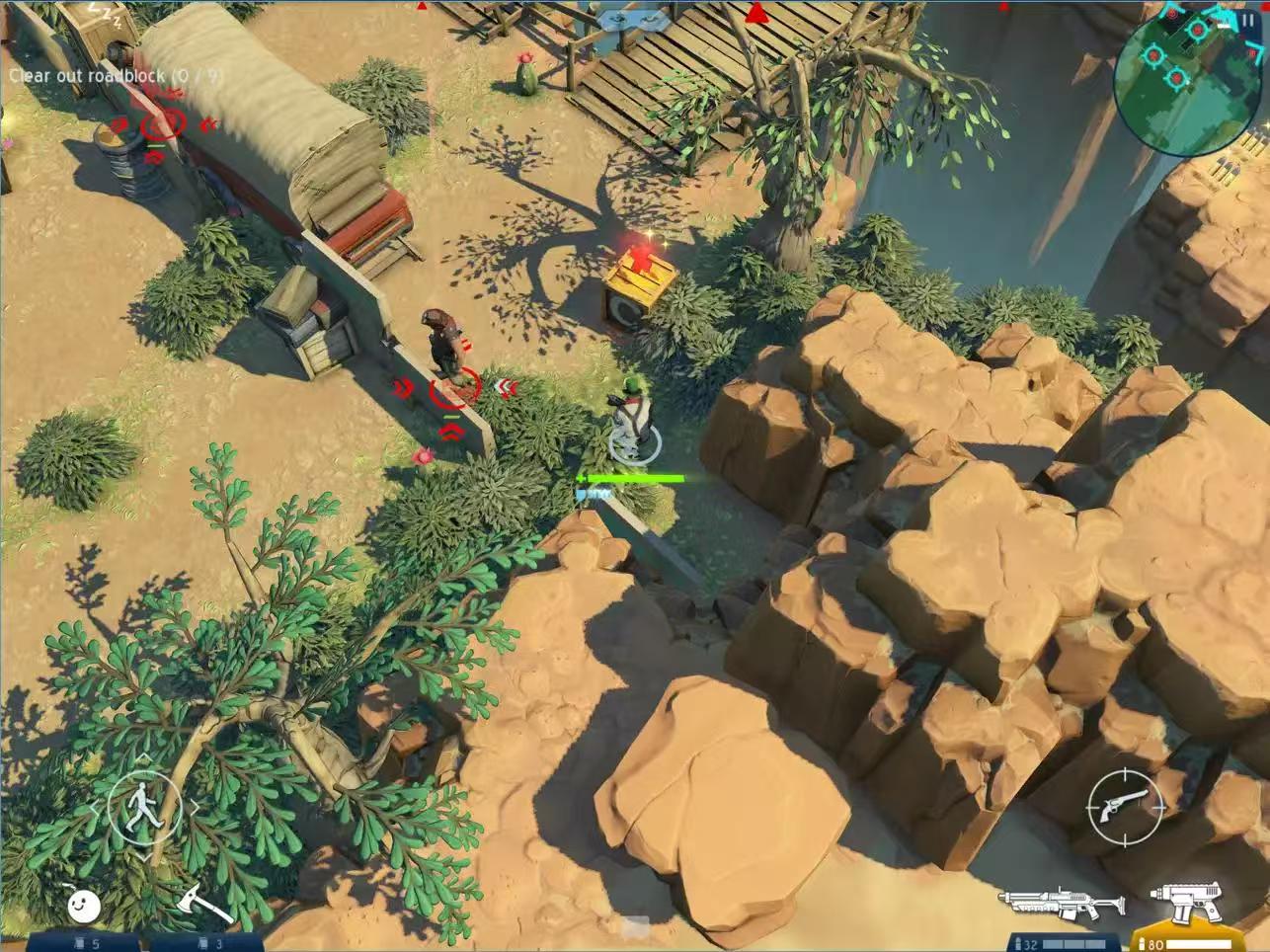Viewport: 1270px width, 952px height.
Task: Switch to the assault rifle weapon
Action: pyautogui.click(x=1061, y=902)
